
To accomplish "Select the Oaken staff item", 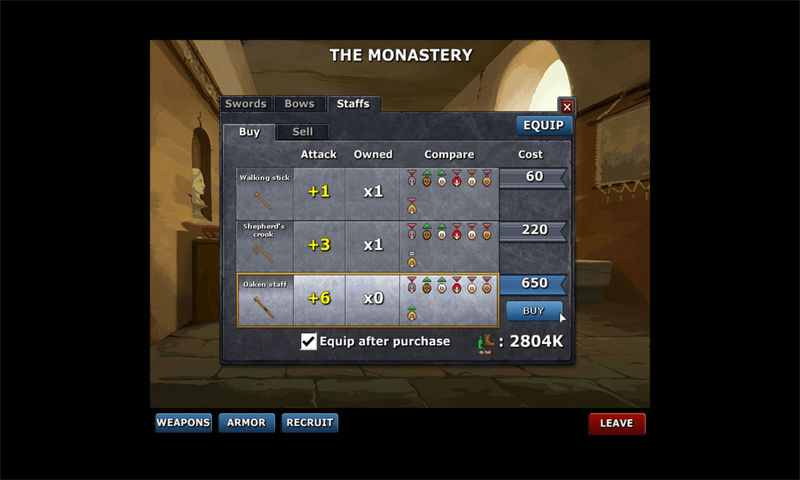I will (265, 299).
